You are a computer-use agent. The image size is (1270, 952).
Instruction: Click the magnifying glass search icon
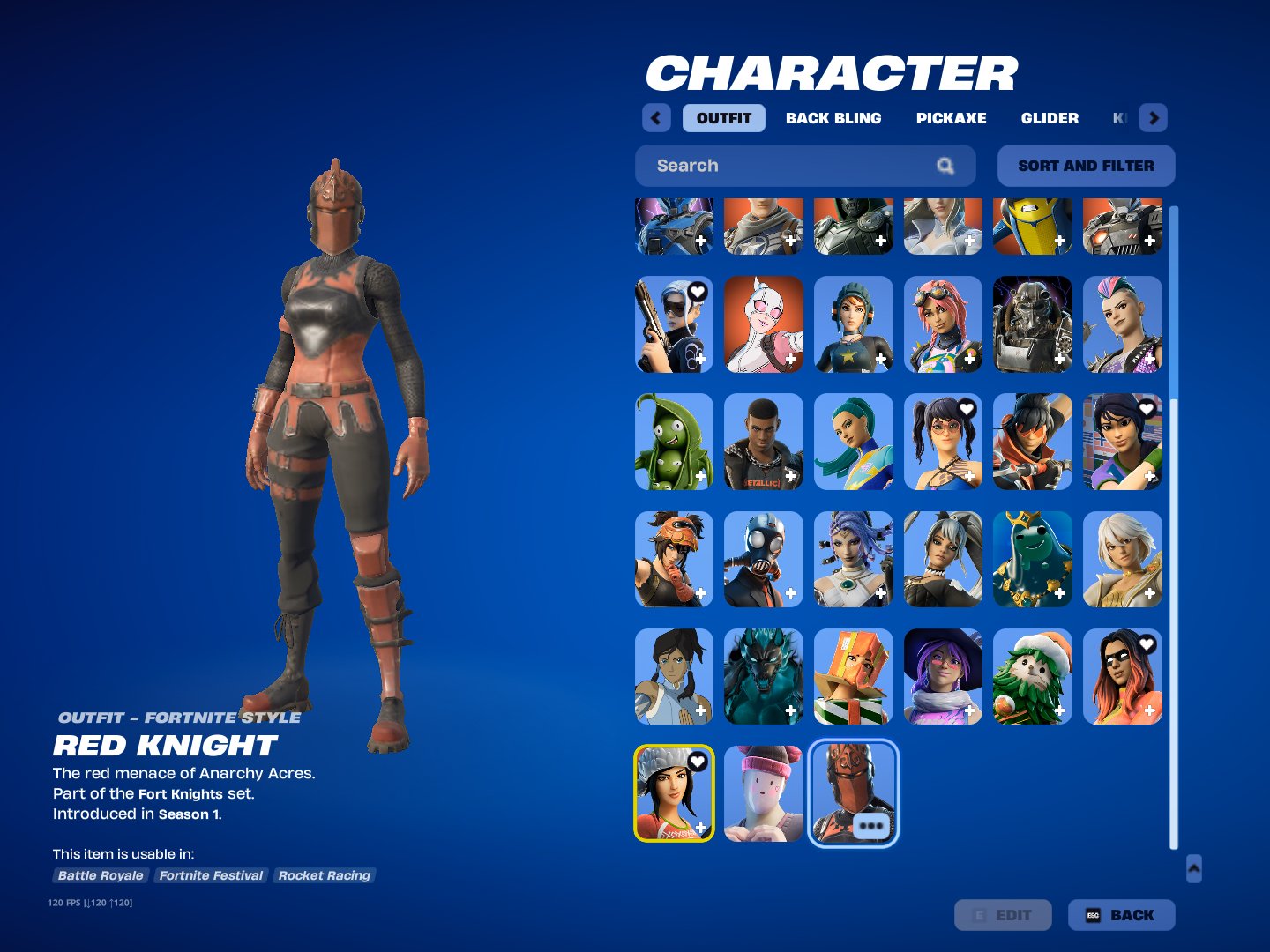tap(945, 166)
